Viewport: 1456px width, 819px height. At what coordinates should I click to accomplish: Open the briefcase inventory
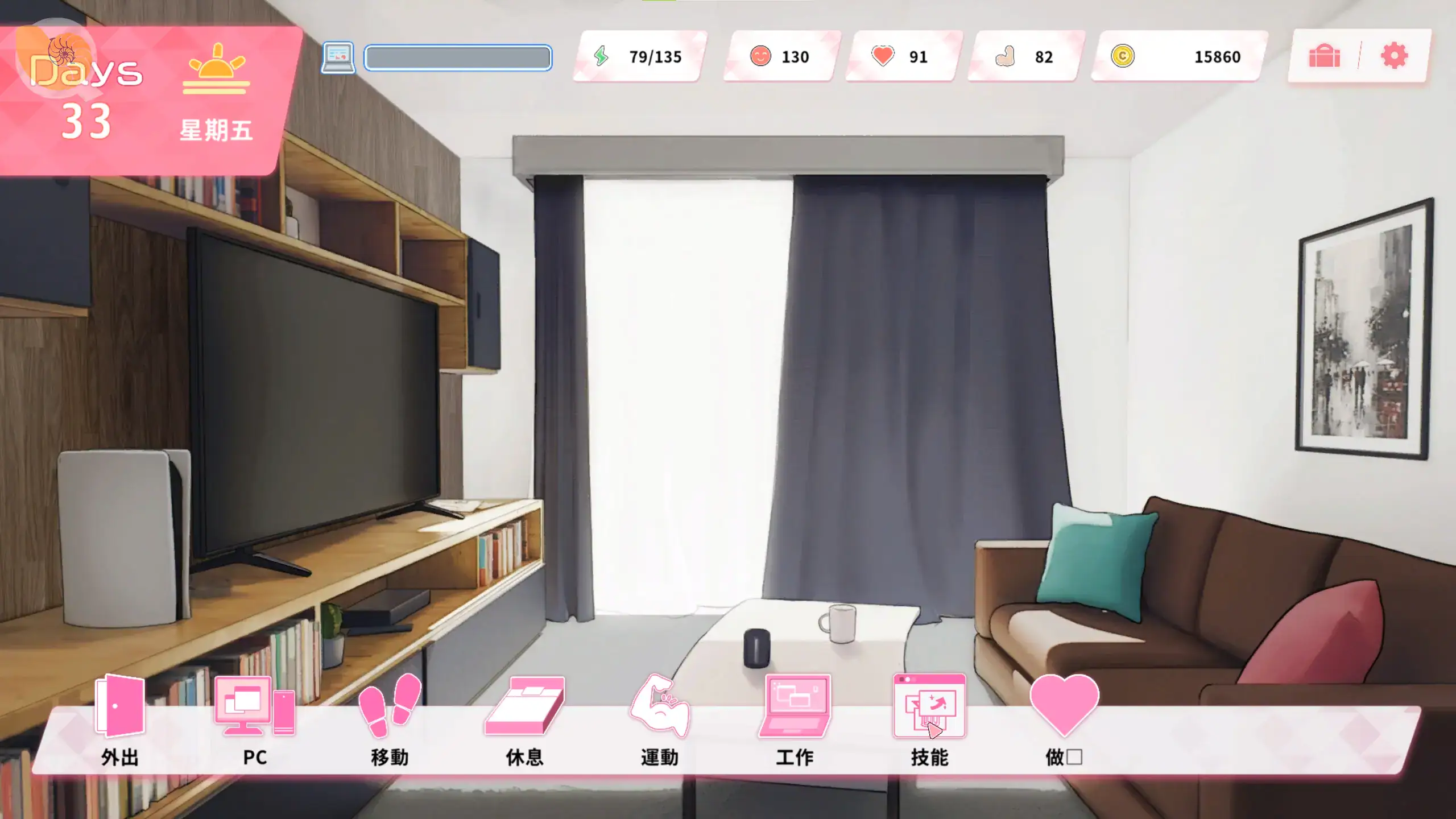(1325, 56)
